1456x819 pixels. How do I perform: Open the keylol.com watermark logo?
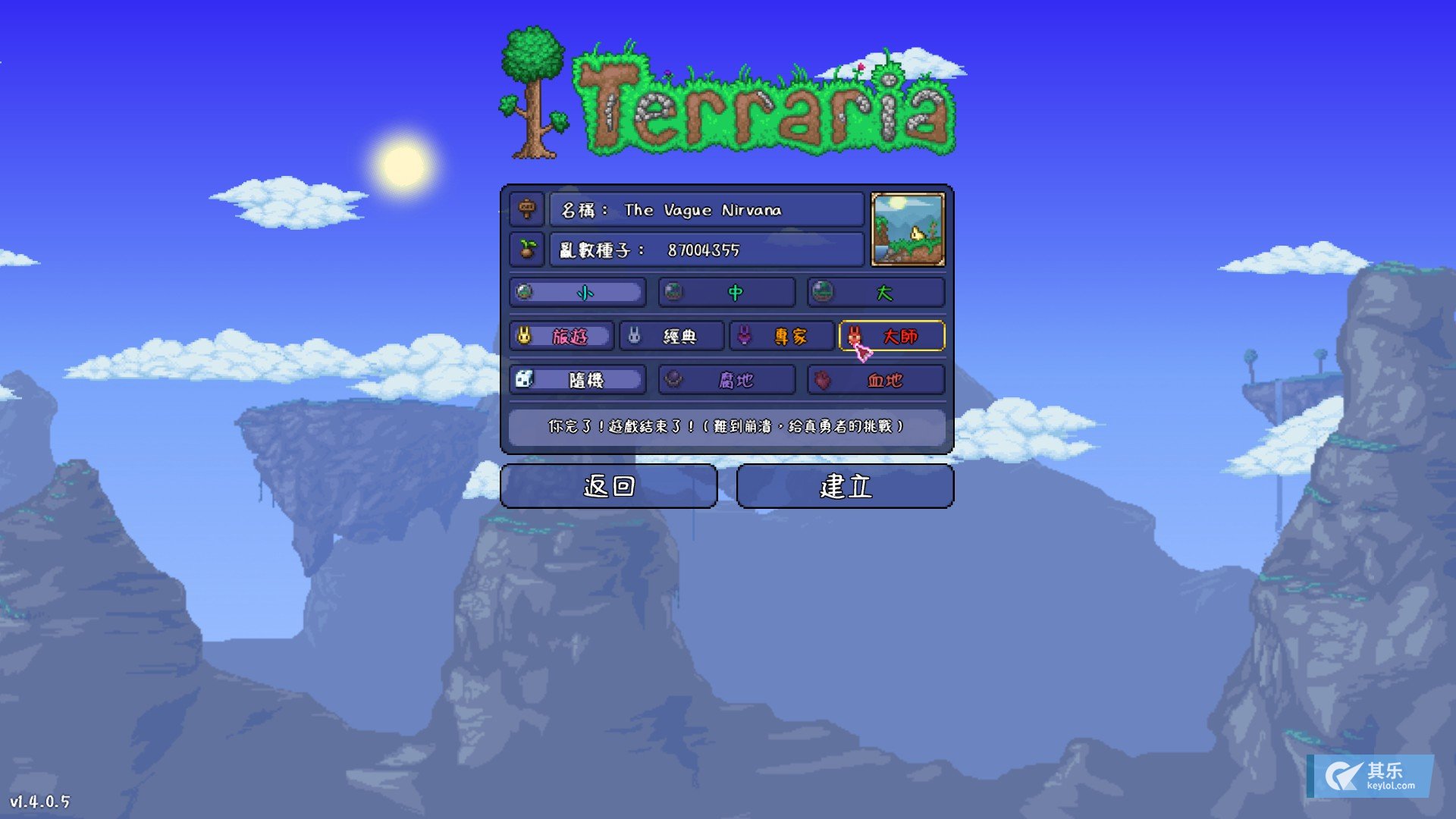(1370, 776)
